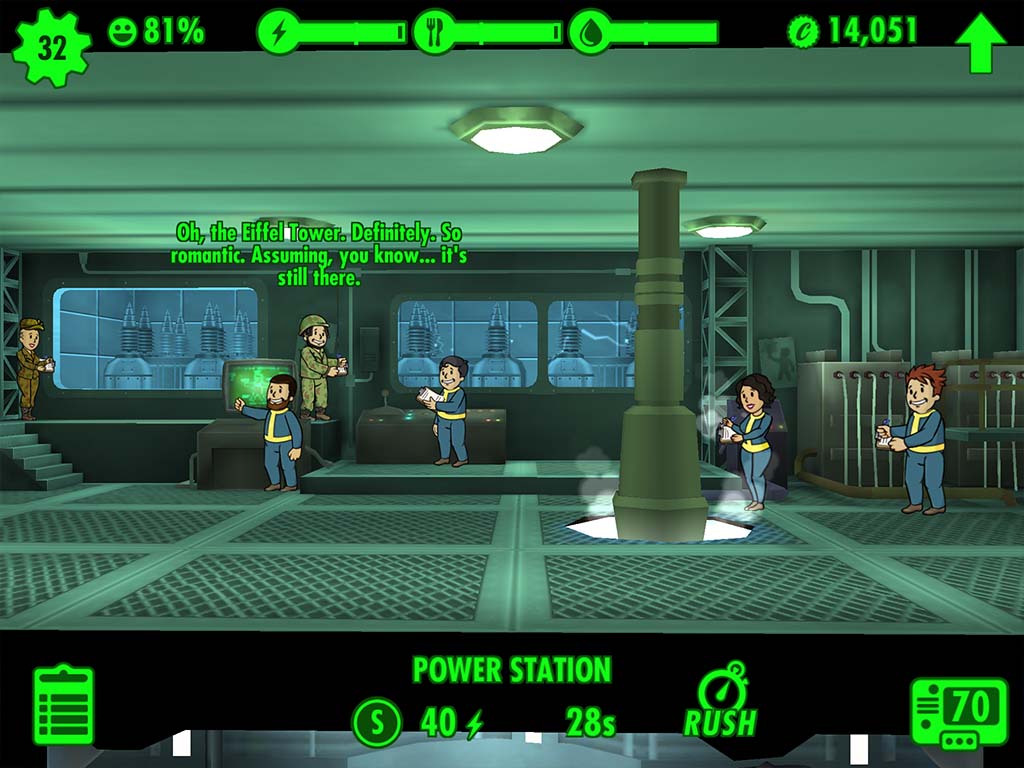Viewport: 1024px width, 768px height.
Task: Tap the S SPECIAL stat badge
Action: [377, 722]
